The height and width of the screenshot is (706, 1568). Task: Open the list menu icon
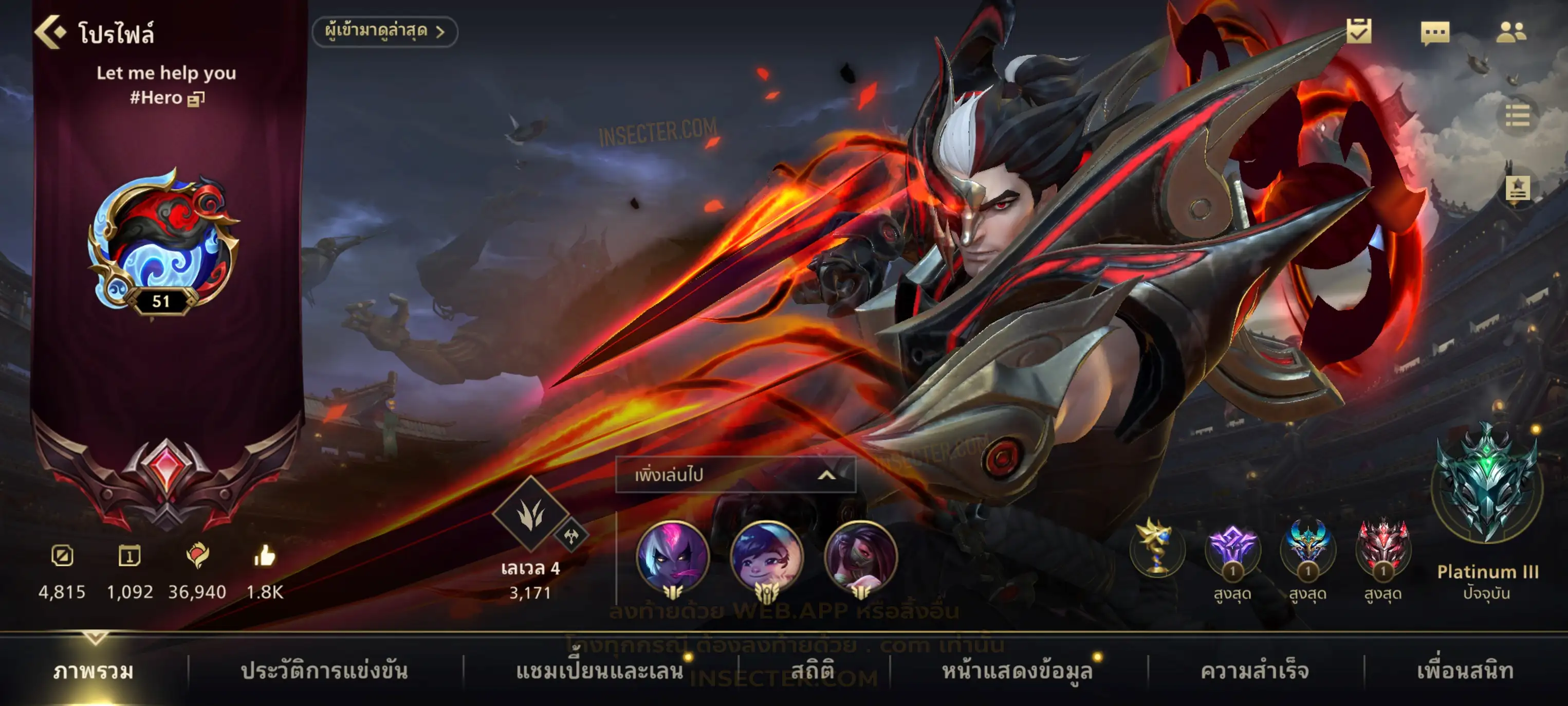[1517, 116]
